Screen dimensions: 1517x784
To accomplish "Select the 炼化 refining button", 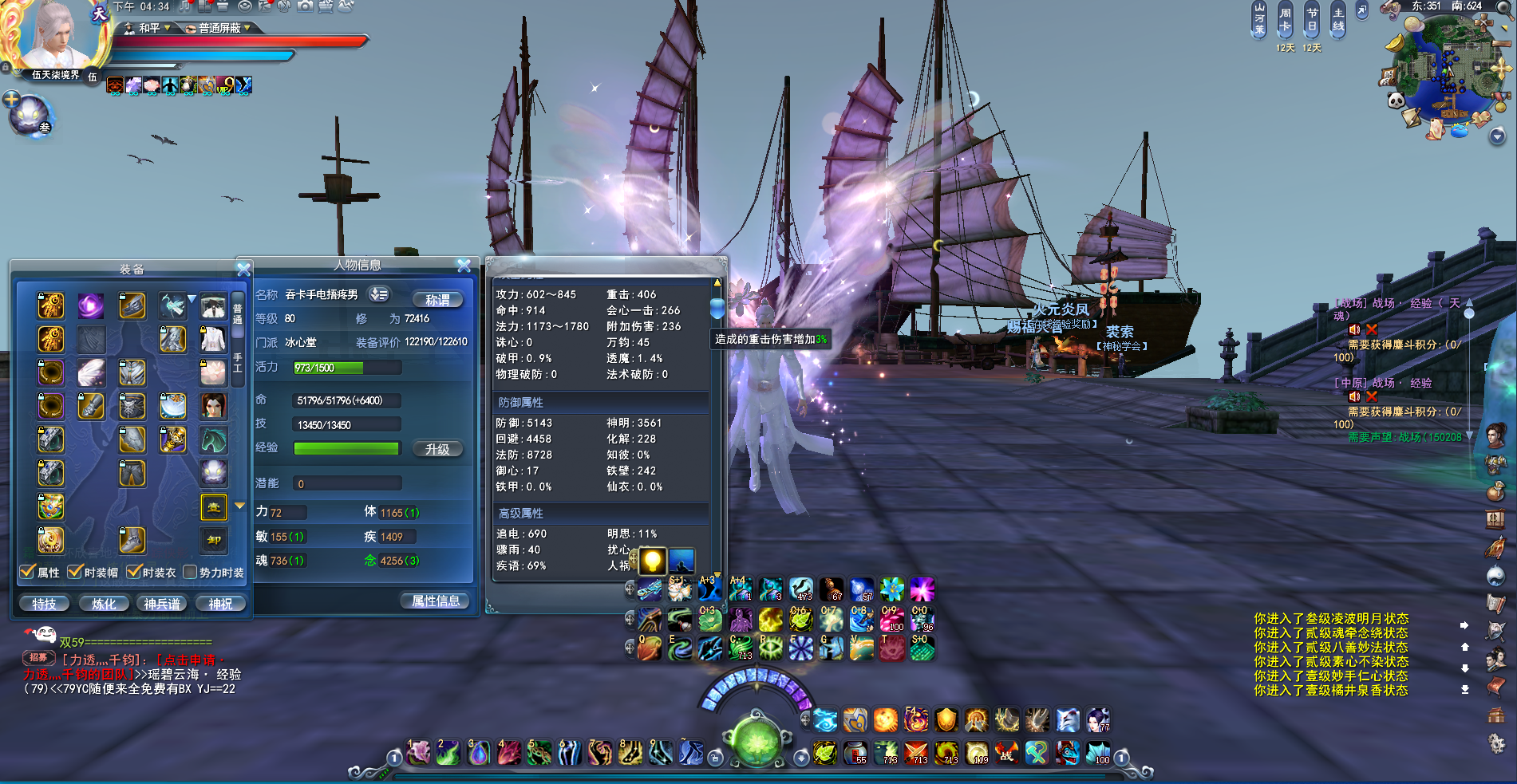I will [x=104, y=604].
